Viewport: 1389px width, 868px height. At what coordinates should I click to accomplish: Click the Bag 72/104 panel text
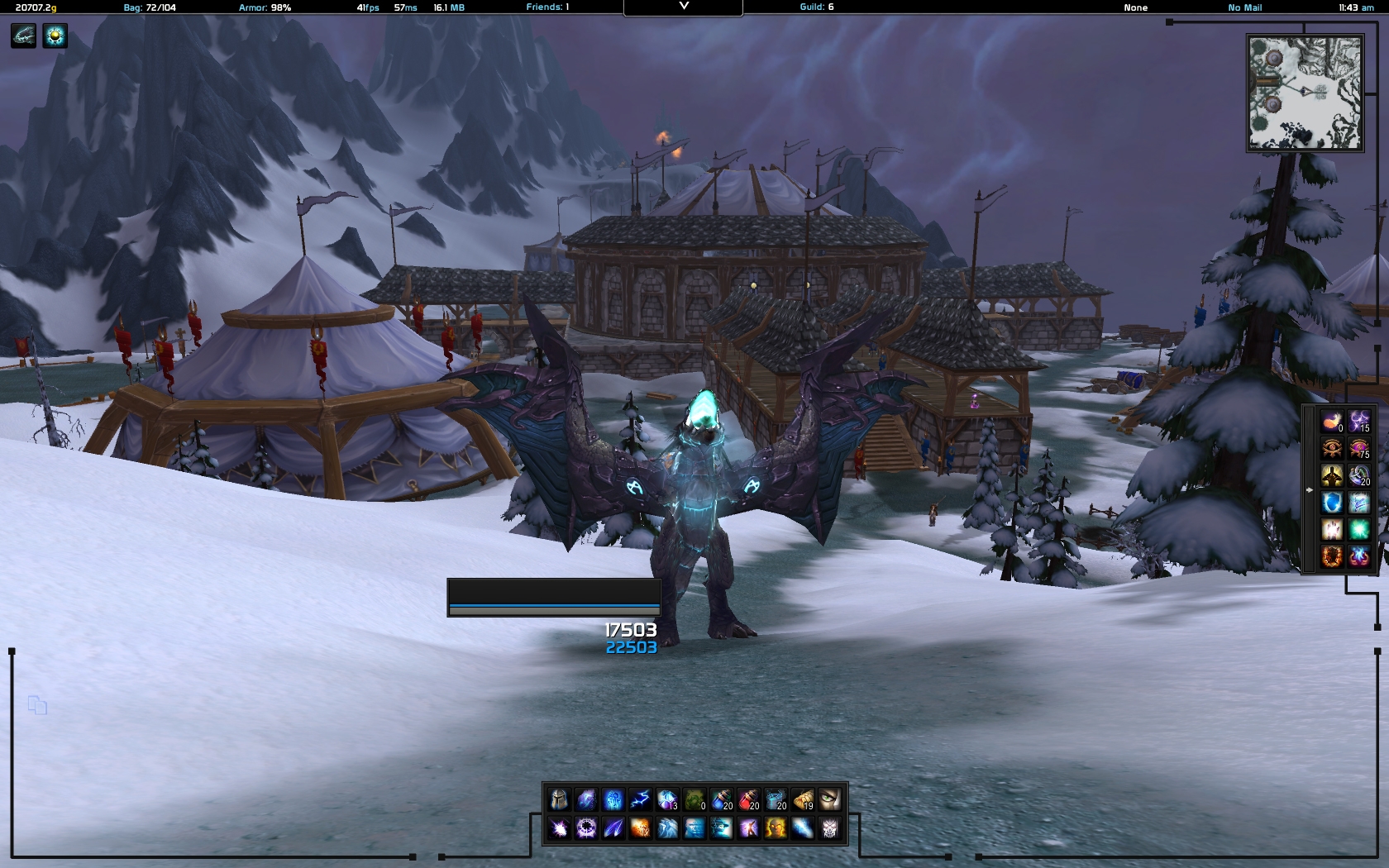coord(150,7)
